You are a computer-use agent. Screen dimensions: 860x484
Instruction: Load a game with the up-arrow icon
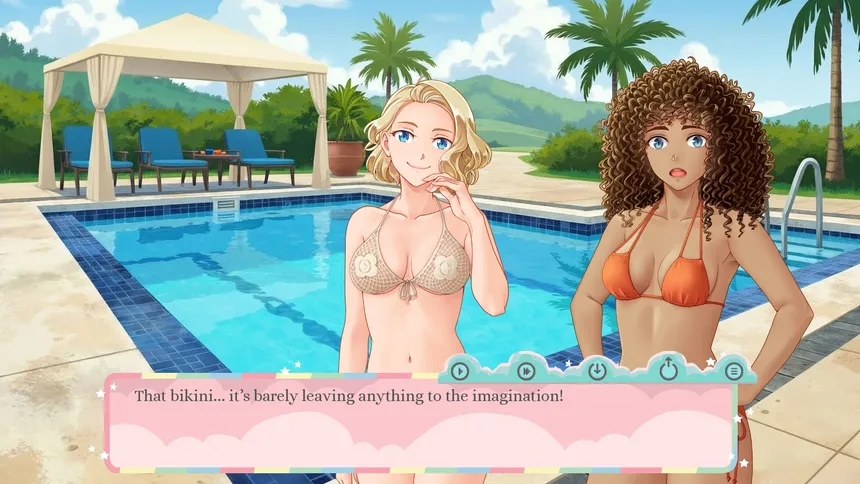(666, 370)
